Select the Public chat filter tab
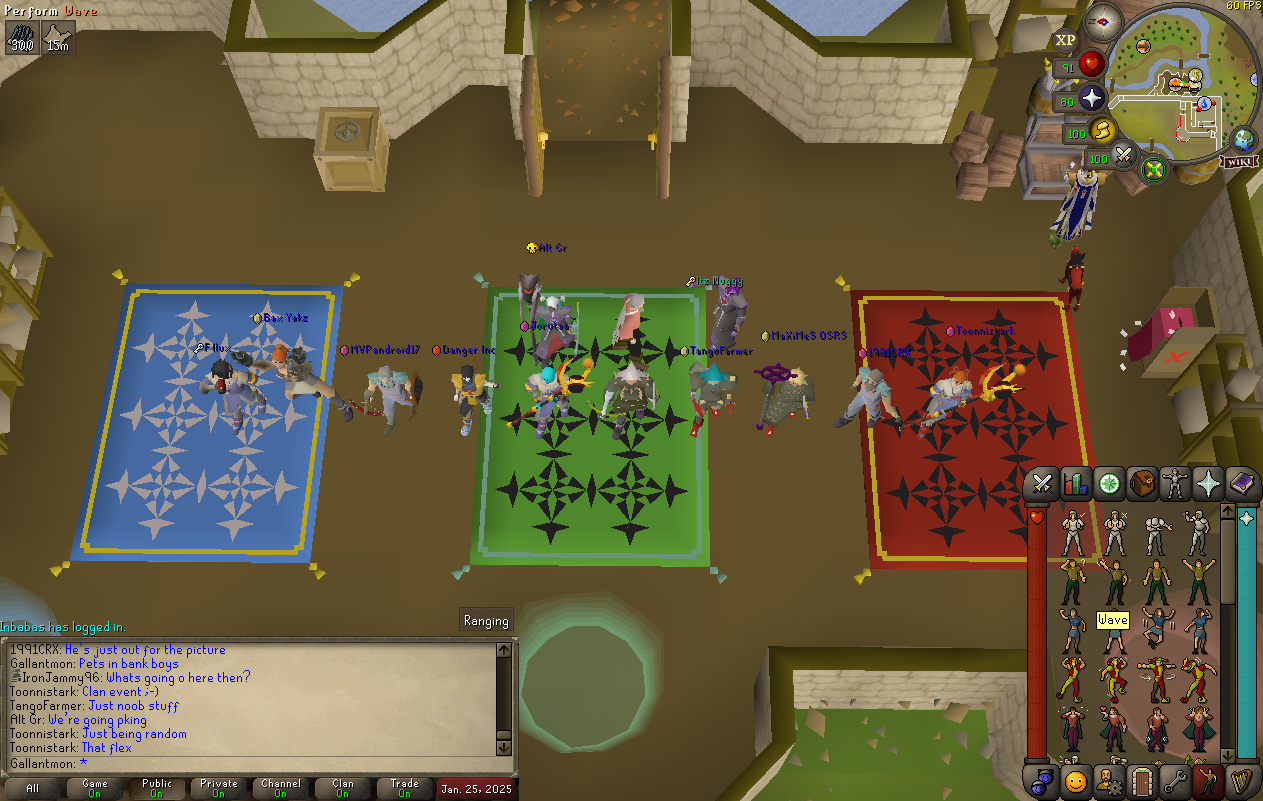 tap(157, 788)
